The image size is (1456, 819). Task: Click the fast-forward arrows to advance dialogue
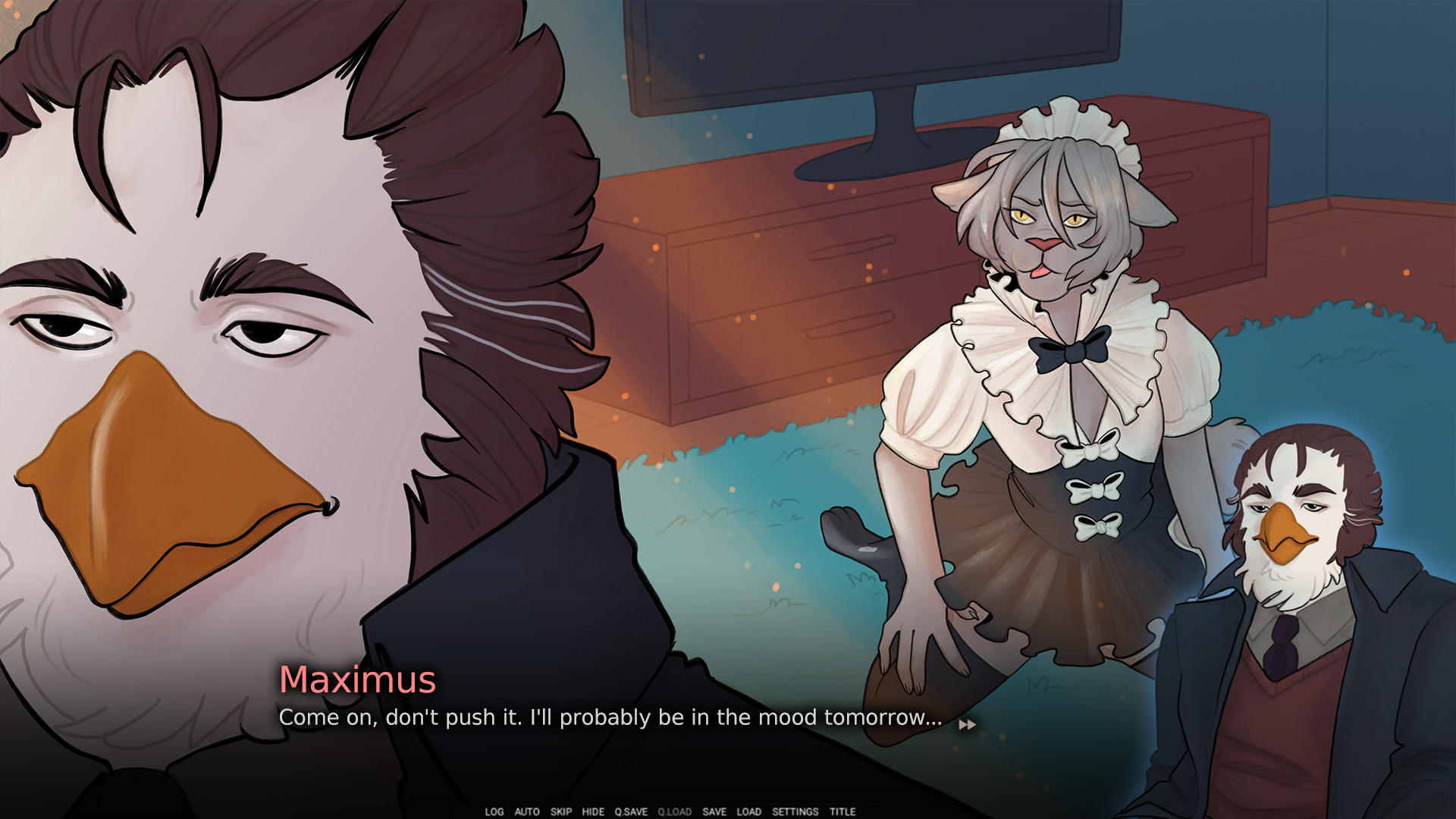968,724
